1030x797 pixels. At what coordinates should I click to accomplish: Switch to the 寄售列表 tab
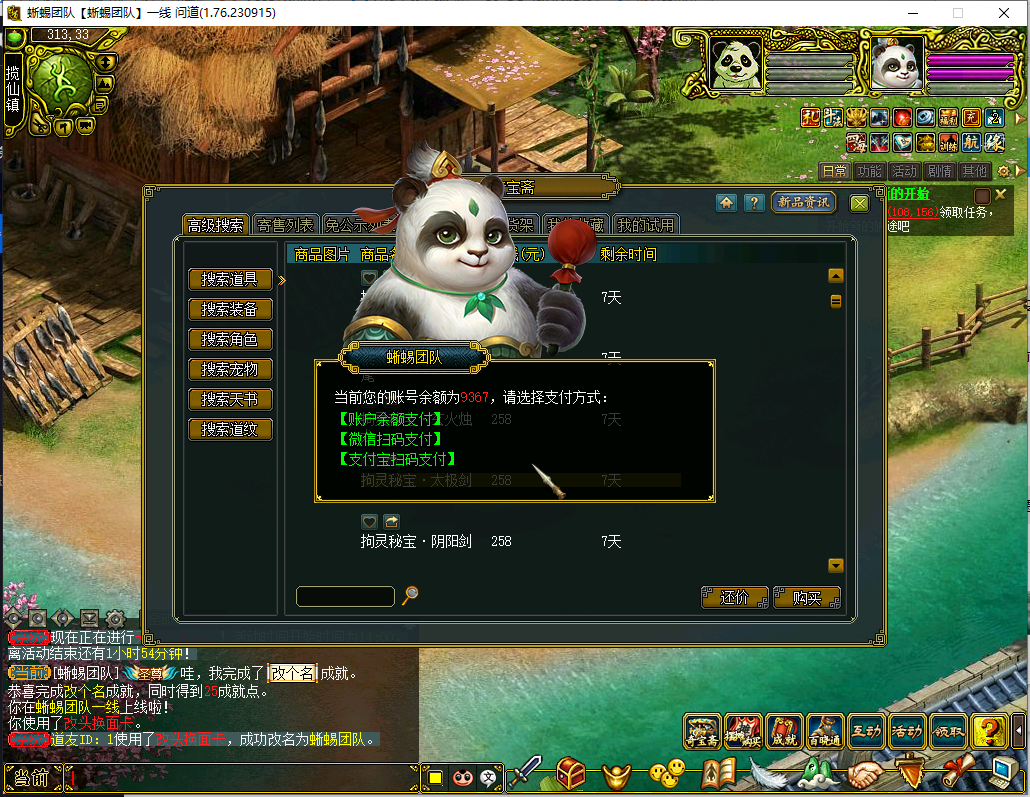tap(285, 226)
